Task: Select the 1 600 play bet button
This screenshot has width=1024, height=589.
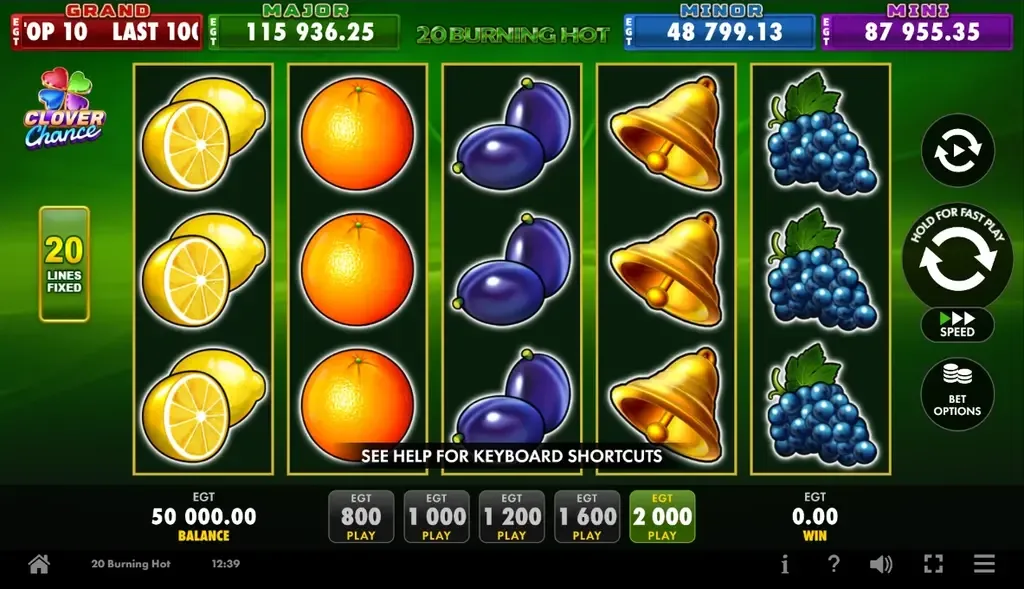Action: click(587, 517)
